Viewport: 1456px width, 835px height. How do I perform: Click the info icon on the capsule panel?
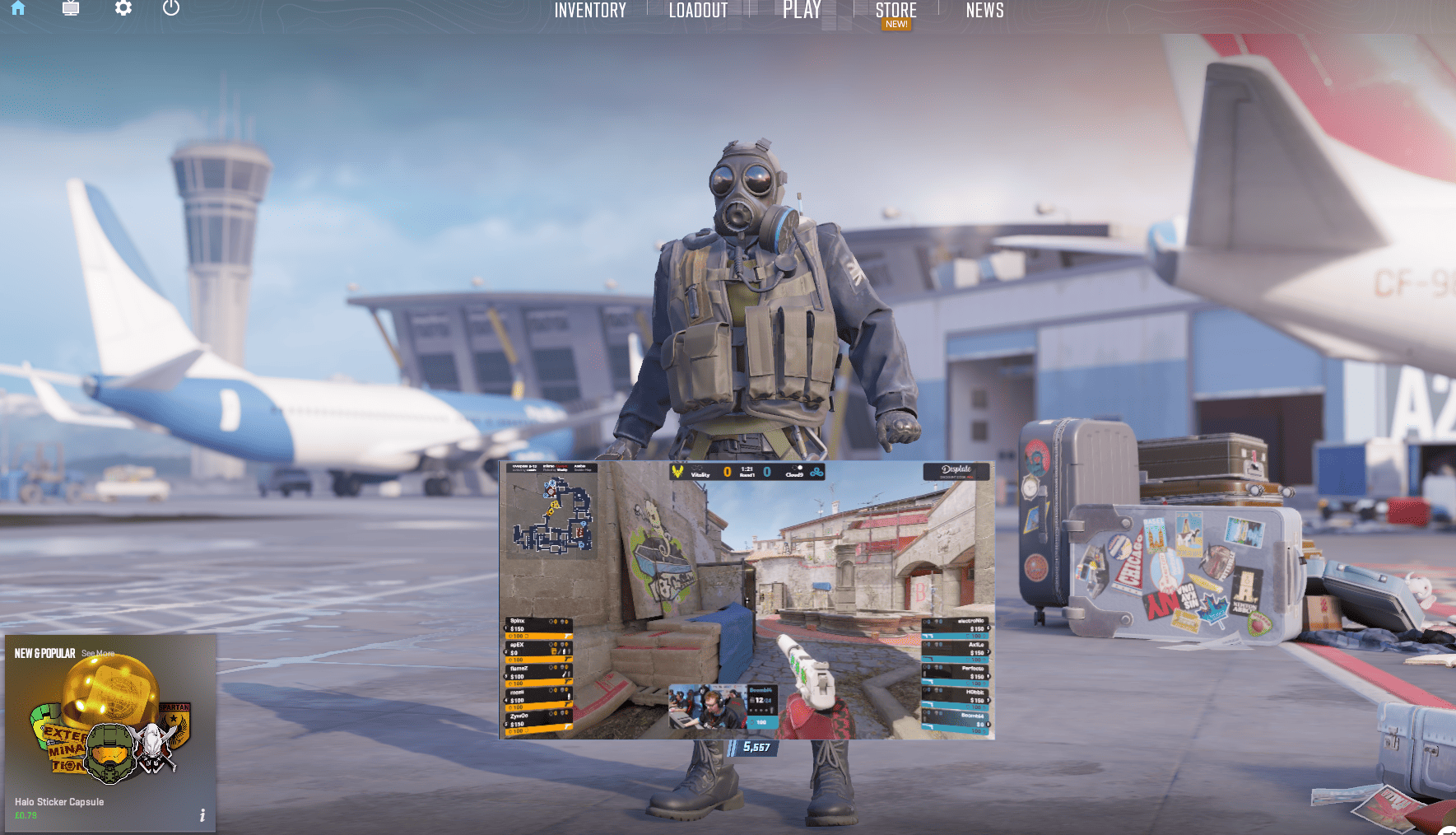pyautogui.click(x=202, y=815)
